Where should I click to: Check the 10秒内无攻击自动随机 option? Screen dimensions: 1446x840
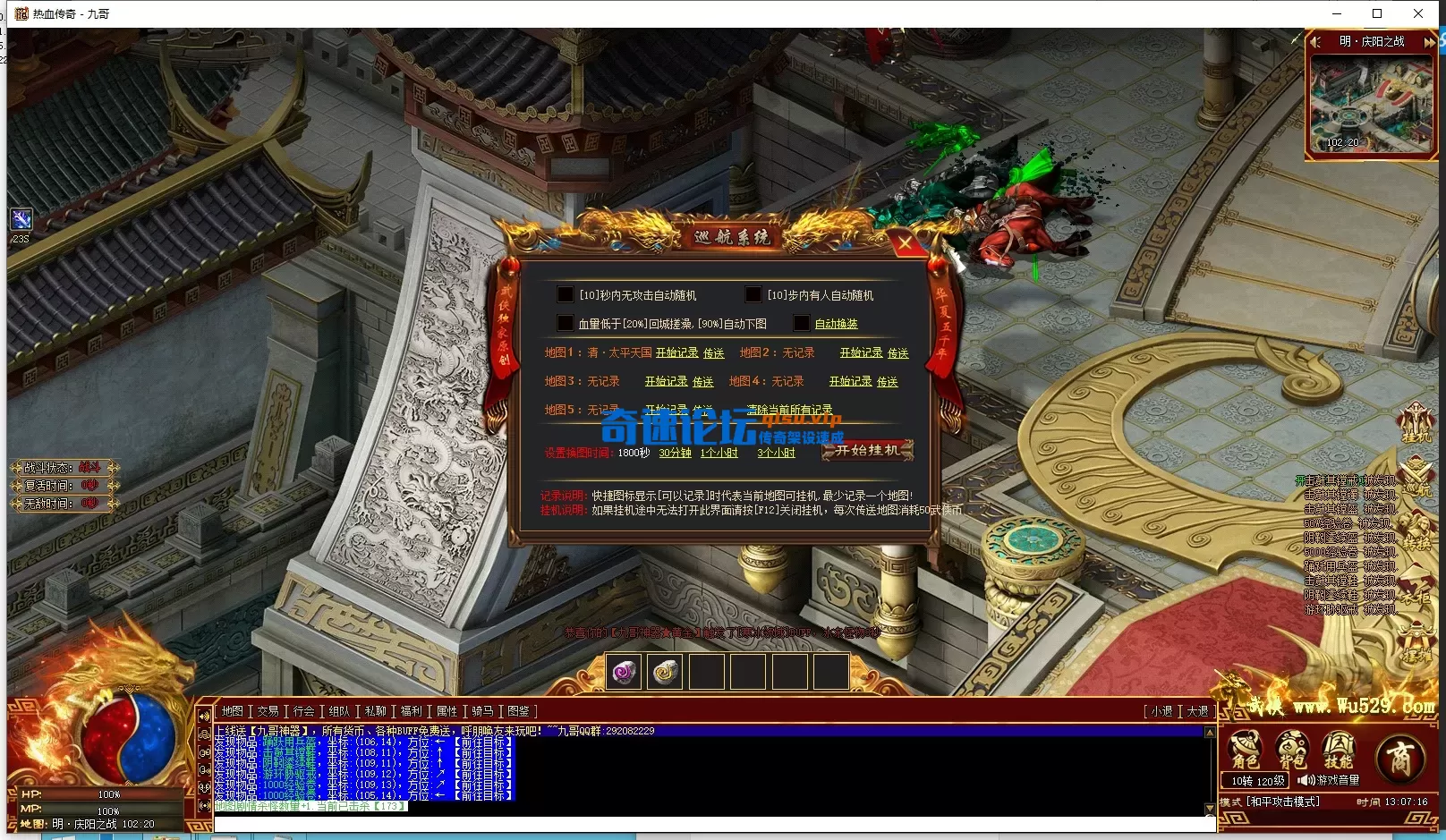[566, 294]
